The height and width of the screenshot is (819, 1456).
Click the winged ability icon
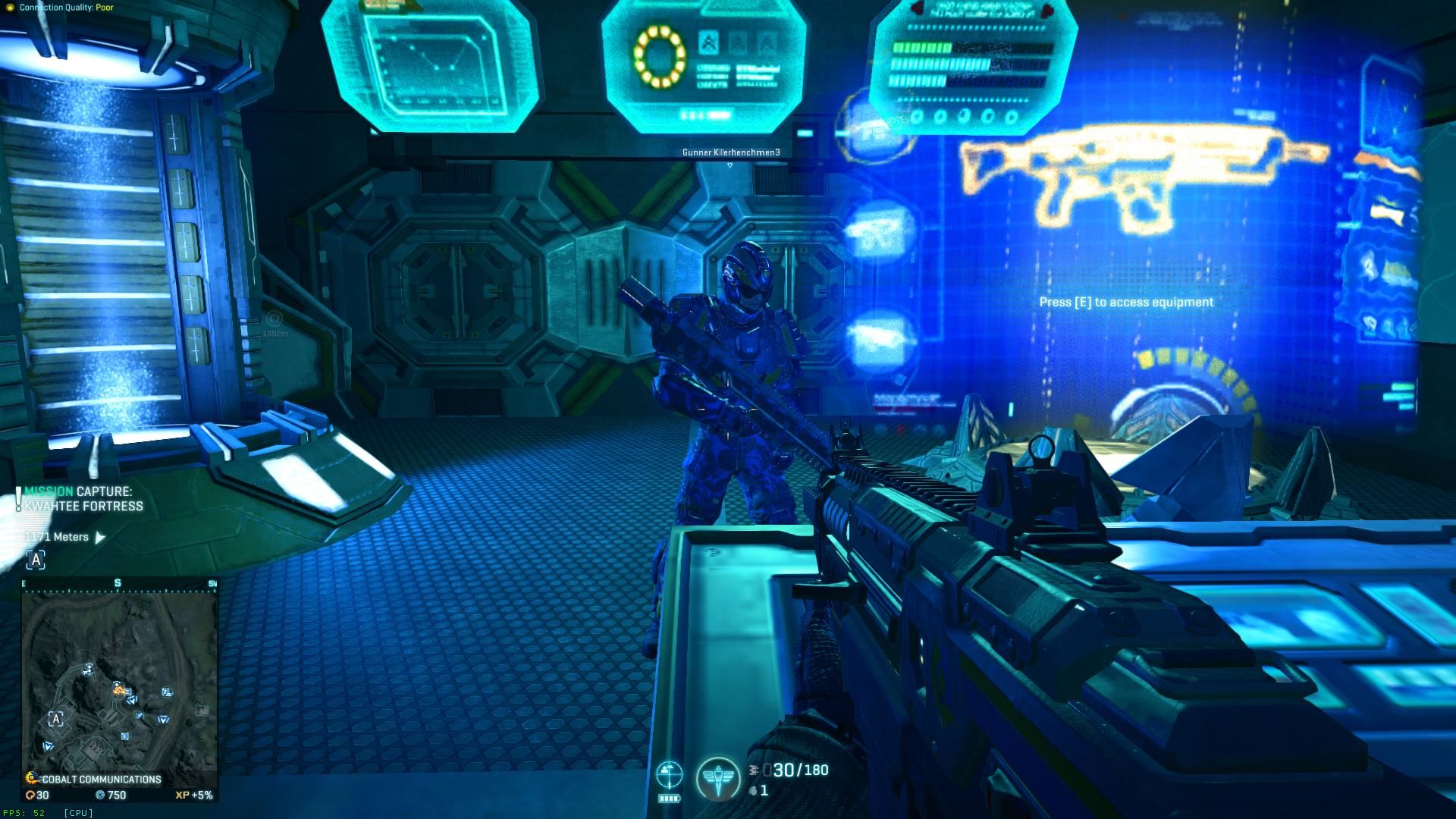click(717, 778)
